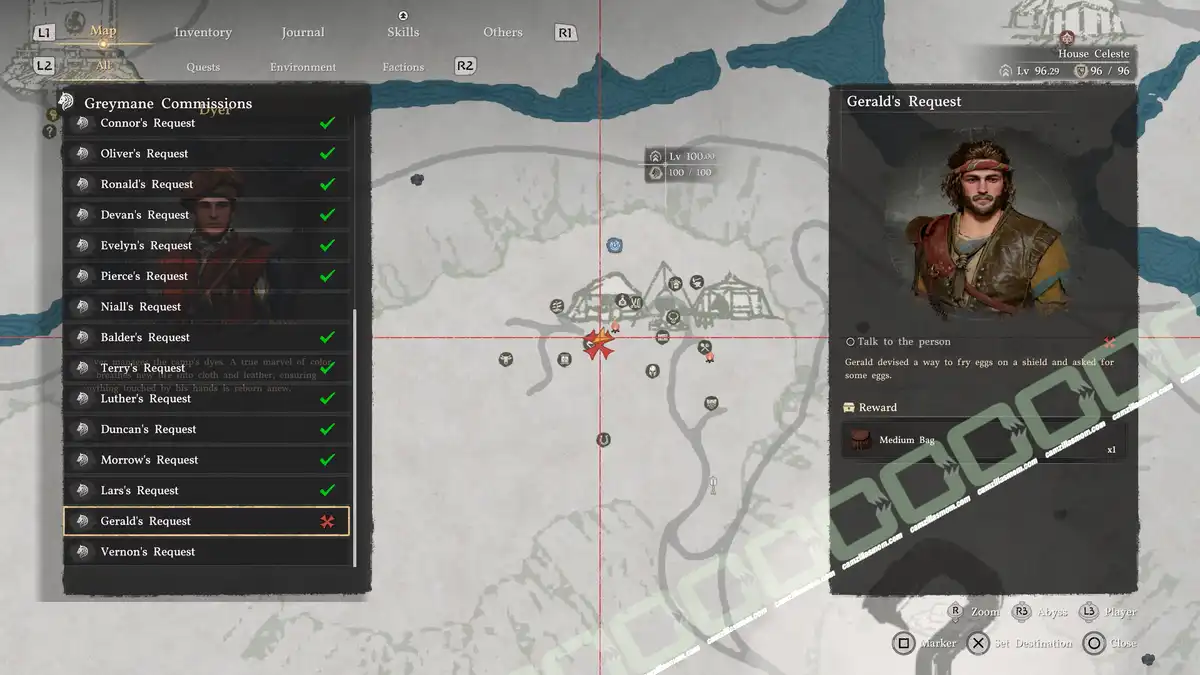Choose Oliver's Request from the list
Viewport: 1200px width, 675px height.
coord(207,154)
